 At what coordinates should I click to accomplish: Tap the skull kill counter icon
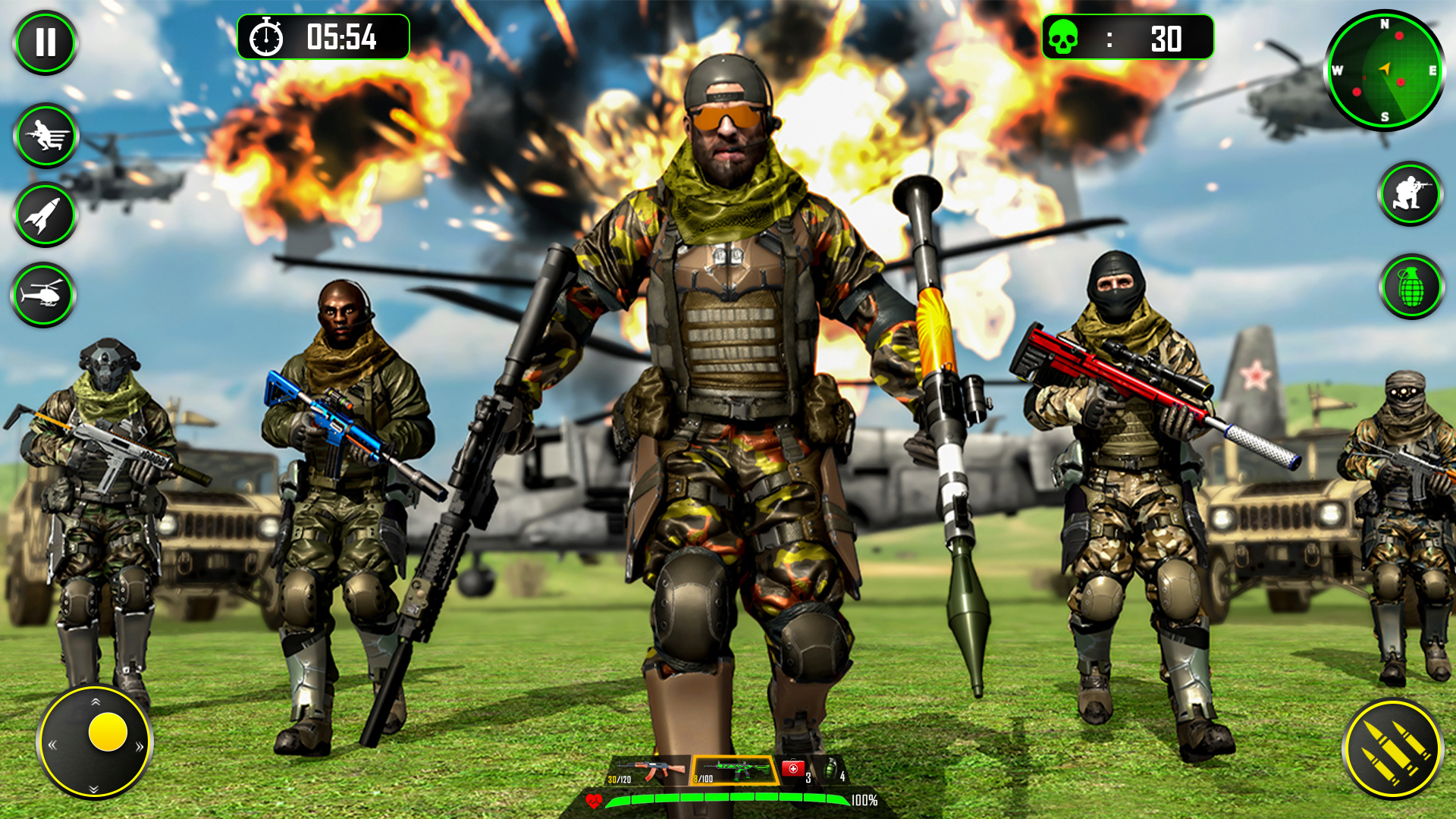[1065, 36]
